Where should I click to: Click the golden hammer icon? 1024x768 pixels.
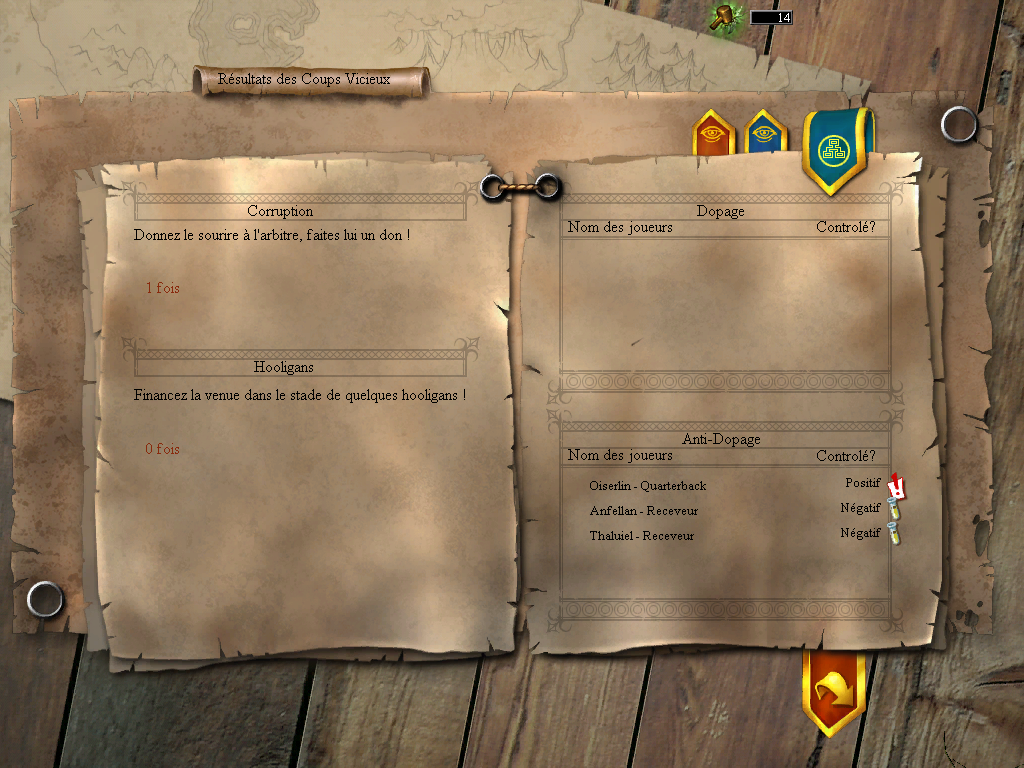coord(723,16)
